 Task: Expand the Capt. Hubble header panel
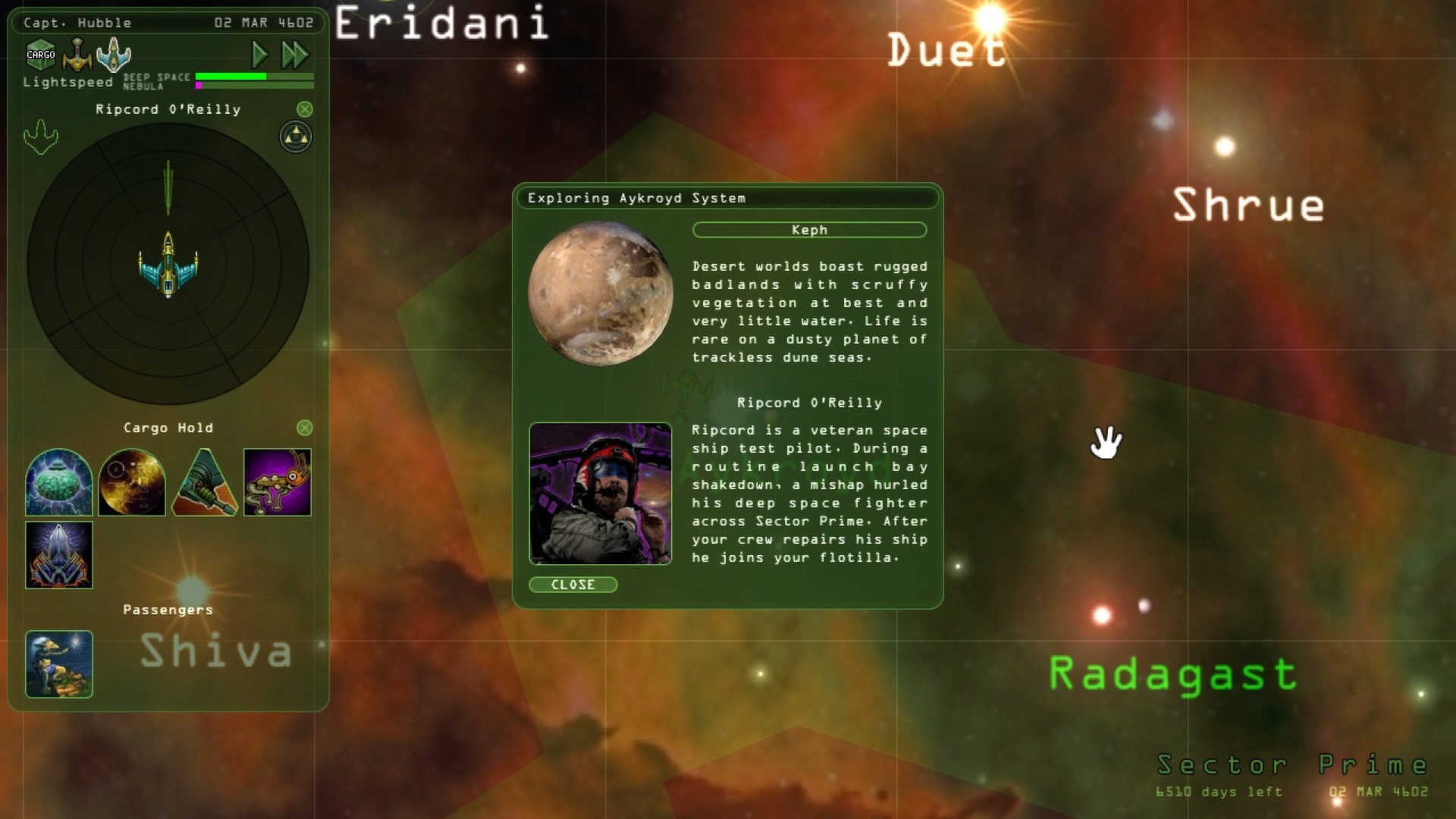click(76, 22)
